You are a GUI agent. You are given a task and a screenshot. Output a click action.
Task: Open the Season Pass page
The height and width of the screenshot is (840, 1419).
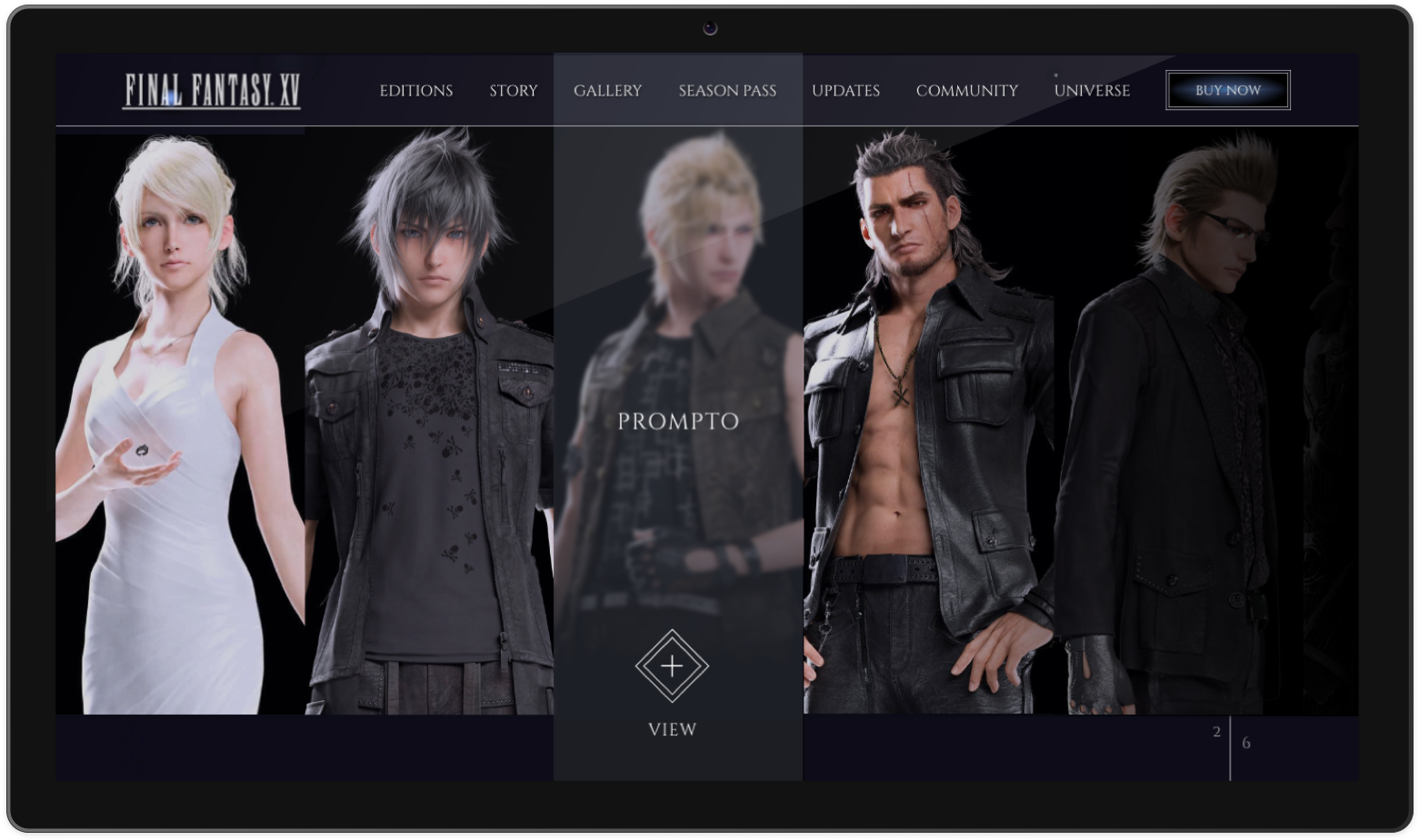coord(726,90)
